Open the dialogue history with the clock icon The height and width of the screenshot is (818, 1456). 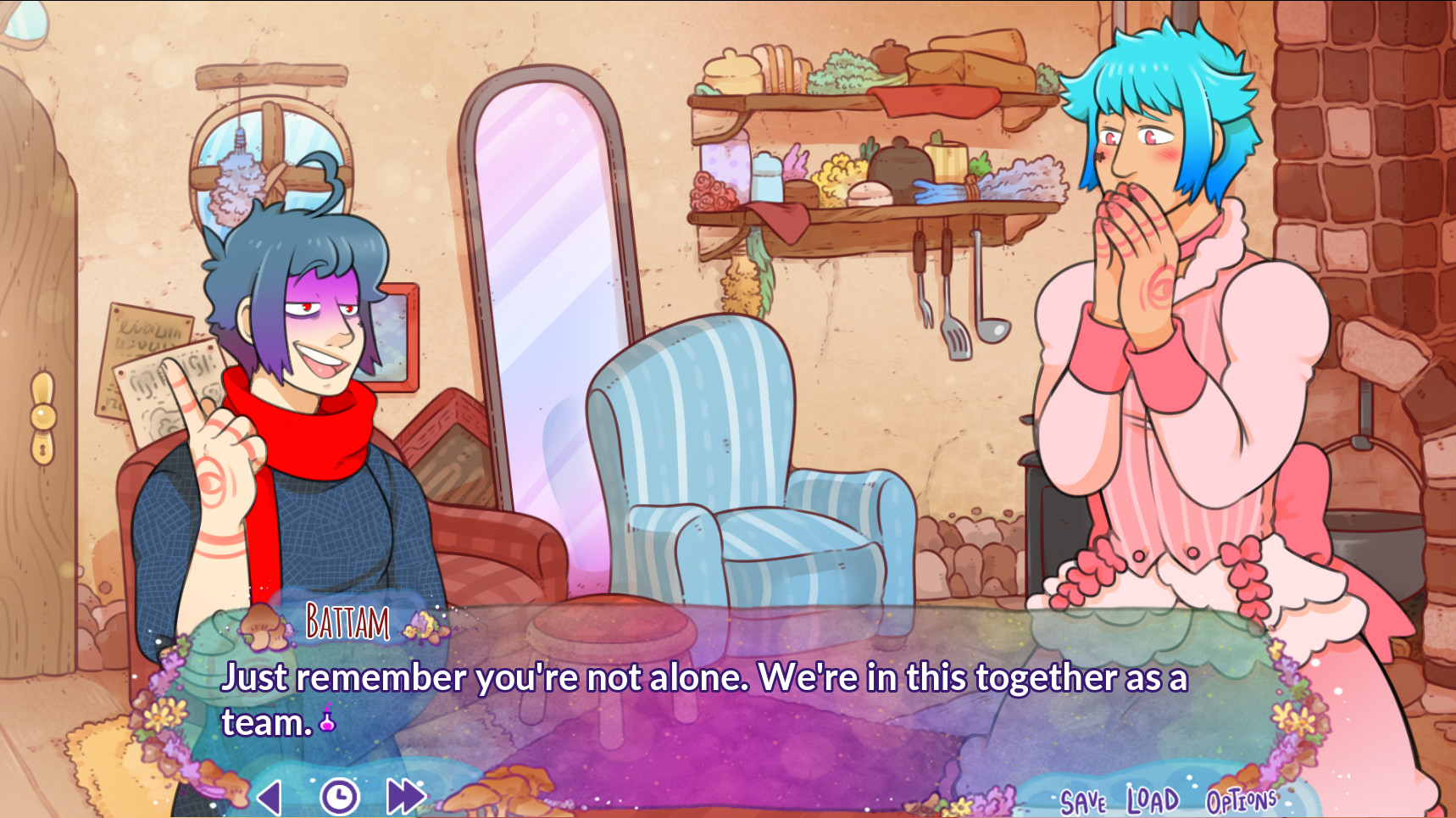(x=339, y=795)
